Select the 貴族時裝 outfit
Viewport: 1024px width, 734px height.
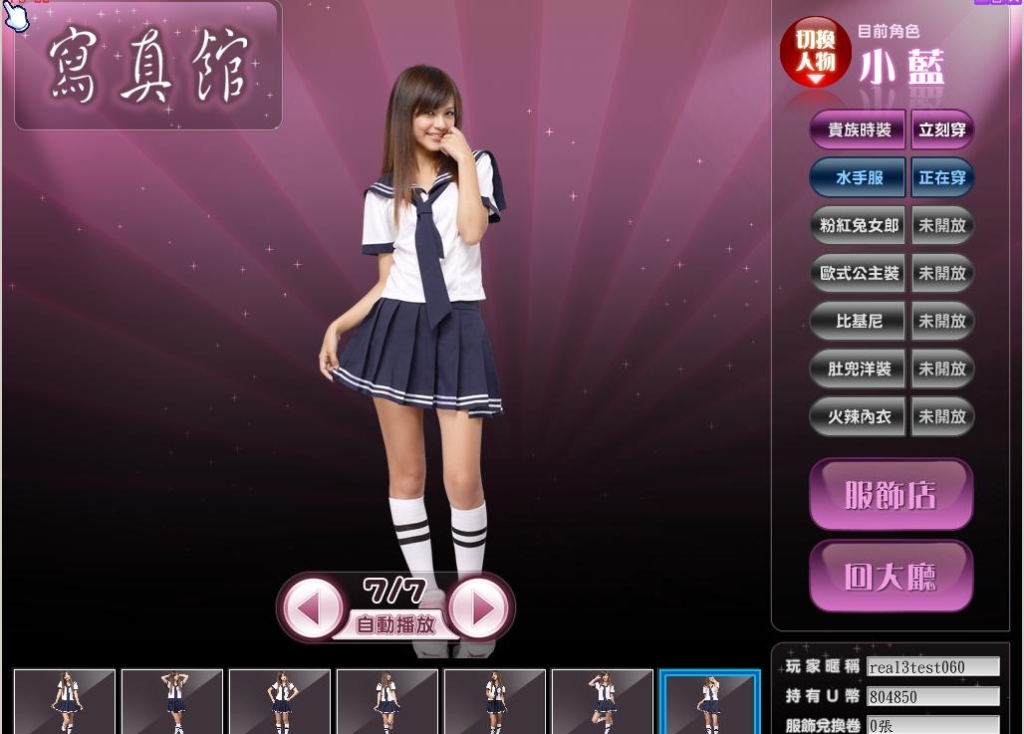tap(858, 130)
